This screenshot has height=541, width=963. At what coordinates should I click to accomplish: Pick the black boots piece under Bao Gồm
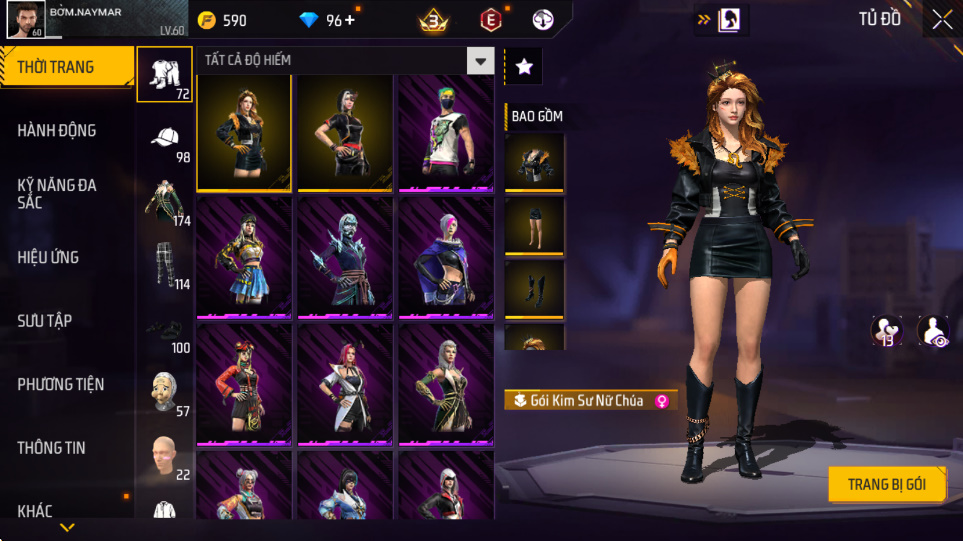(534, 289)
